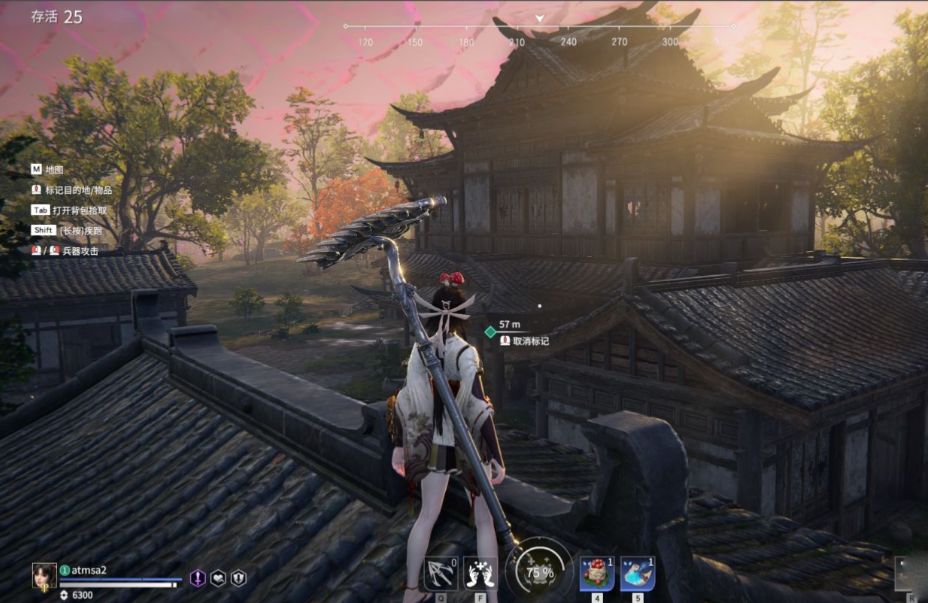
Task: Use the blue item in slot 5
Action: pos(637,574)
